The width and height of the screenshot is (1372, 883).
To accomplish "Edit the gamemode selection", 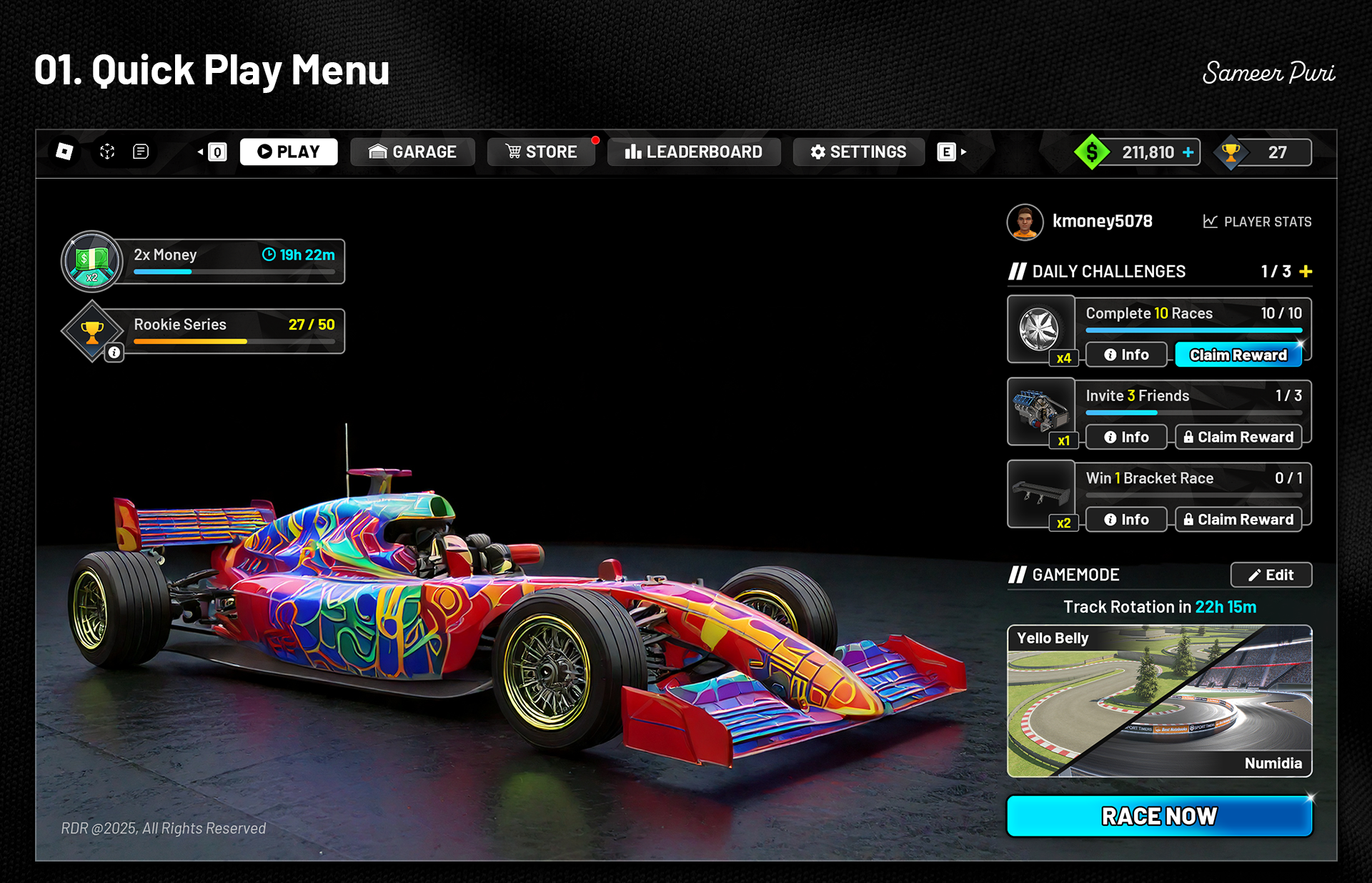I will click(x=1271, y=575).
